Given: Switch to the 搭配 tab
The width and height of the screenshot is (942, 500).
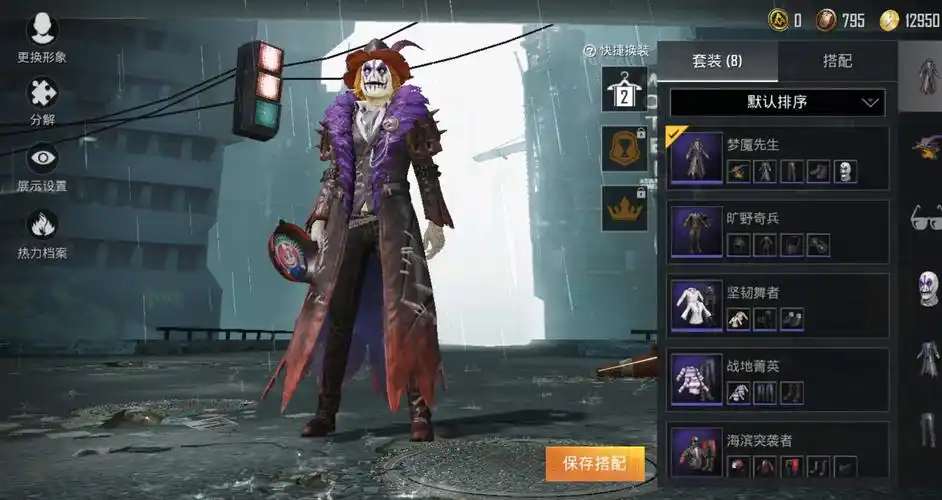Looking at the screenshot, I should (x=837, y=61).
